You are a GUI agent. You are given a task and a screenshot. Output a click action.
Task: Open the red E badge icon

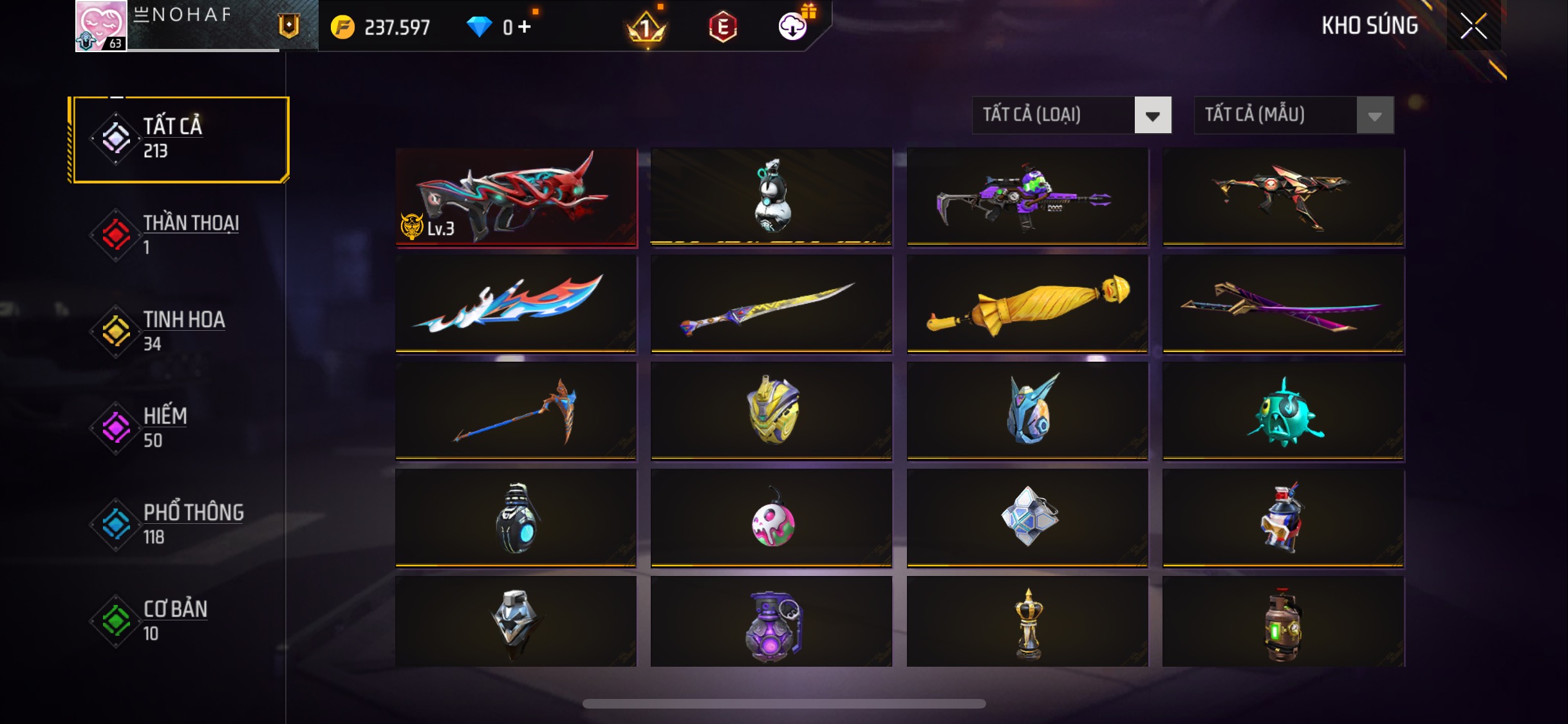(722, 27)
